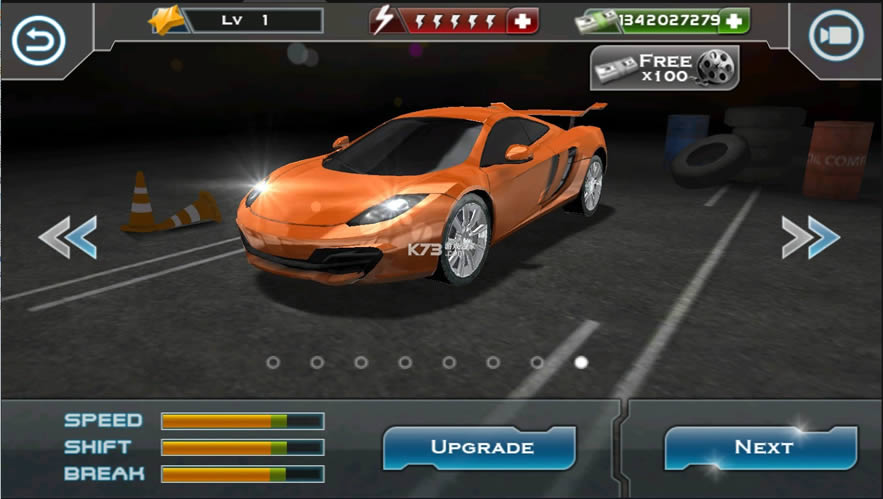Screen dimensions: 883x499
Task: Select the first car page dot
Action: click(273, 362)
